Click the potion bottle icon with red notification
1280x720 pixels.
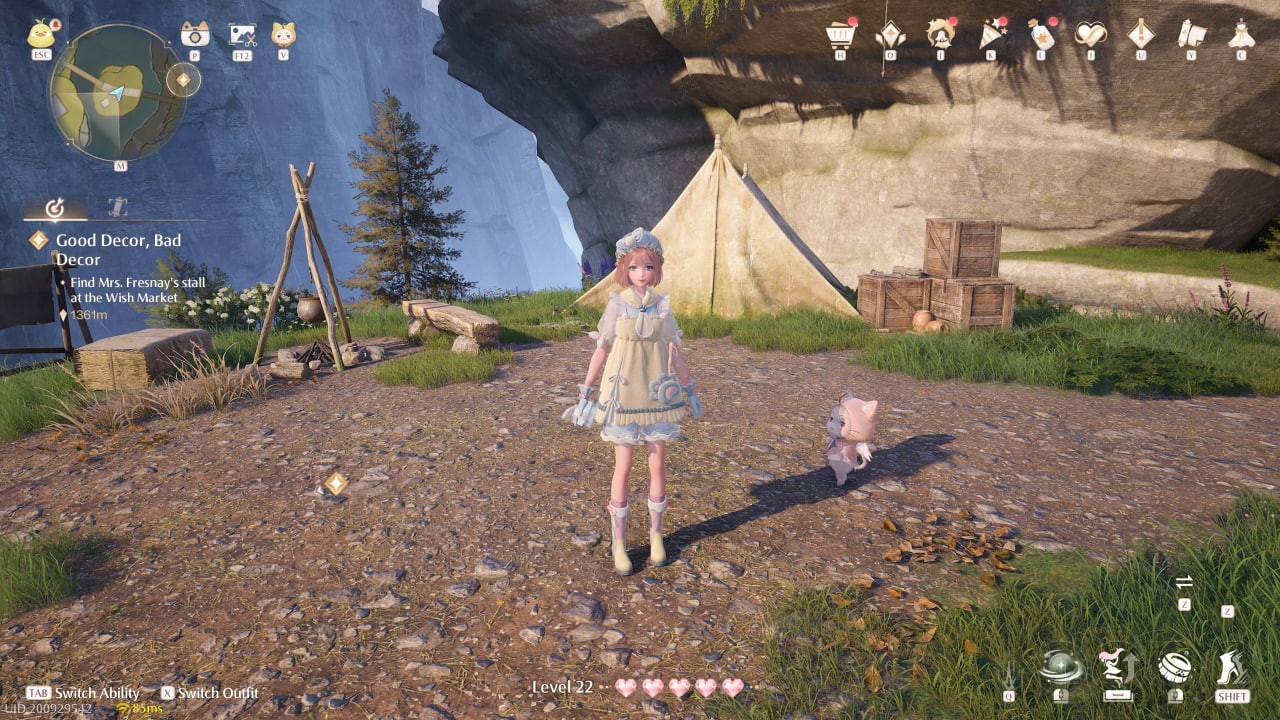[1038, 33]
